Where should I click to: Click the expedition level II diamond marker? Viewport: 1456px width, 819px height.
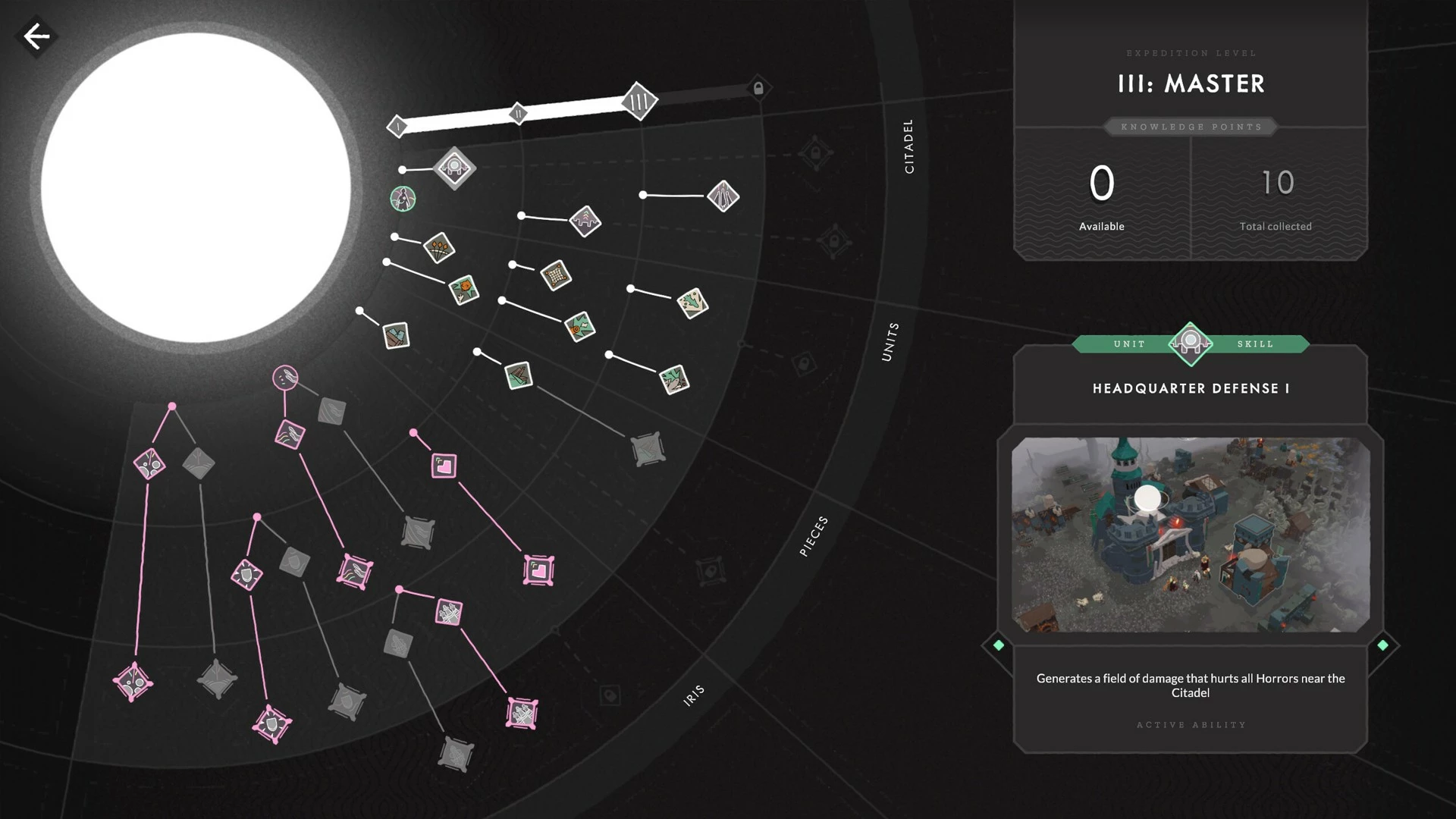(x=518, y=115)
